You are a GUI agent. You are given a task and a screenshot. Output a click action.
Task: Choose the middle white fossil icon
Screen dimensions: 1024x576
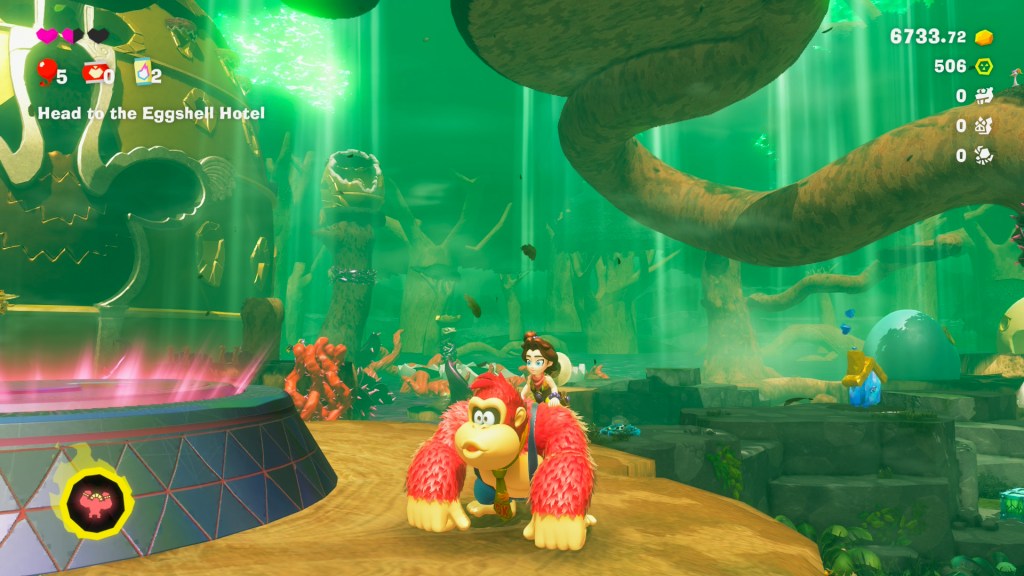(984, 126)
